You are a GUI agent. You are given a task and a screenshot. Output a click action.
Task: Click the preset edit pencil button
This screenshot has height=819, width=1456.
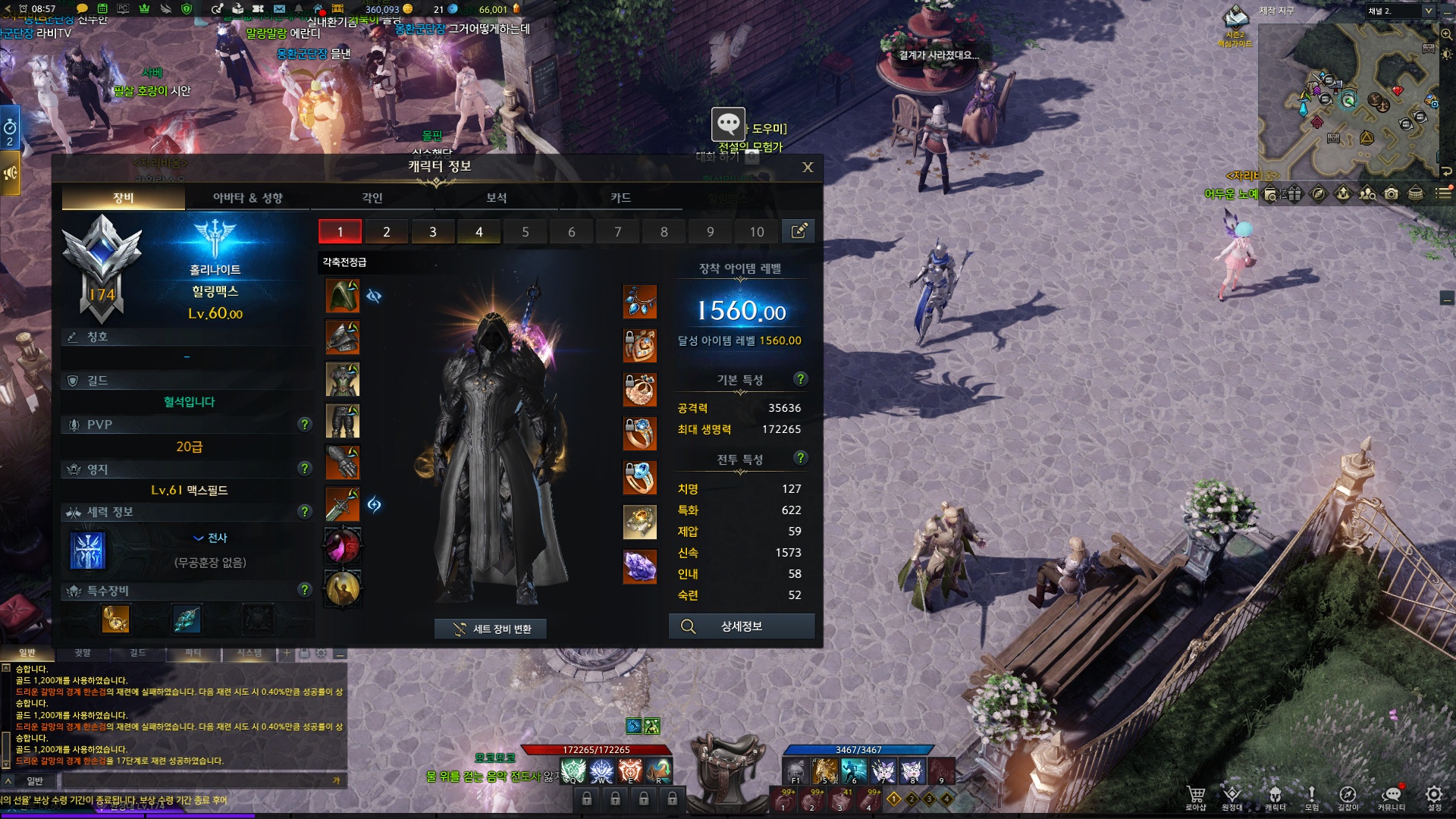pos(799,231)
